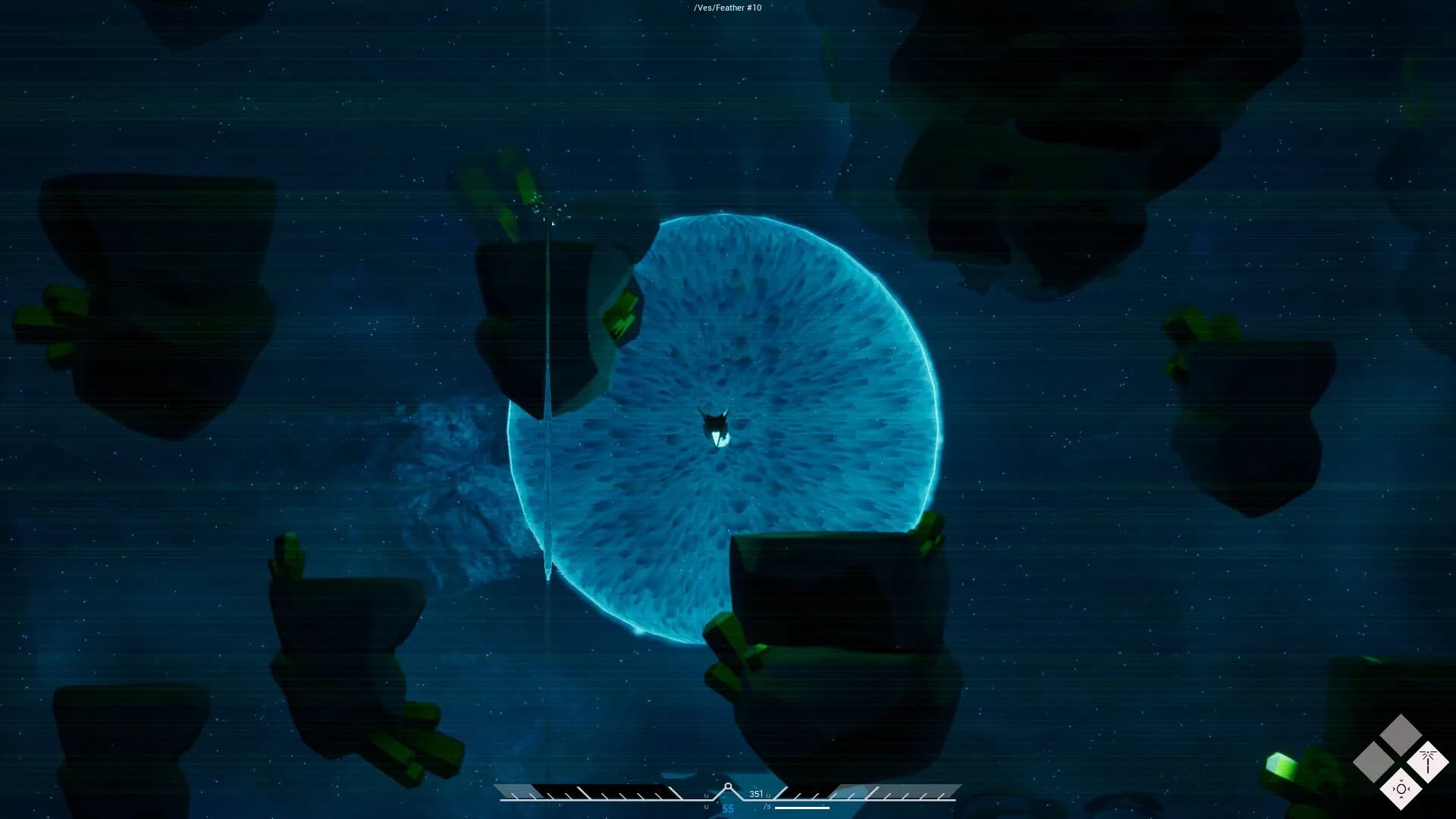Click the upper gray diamond icon

tap(1401, 734)
